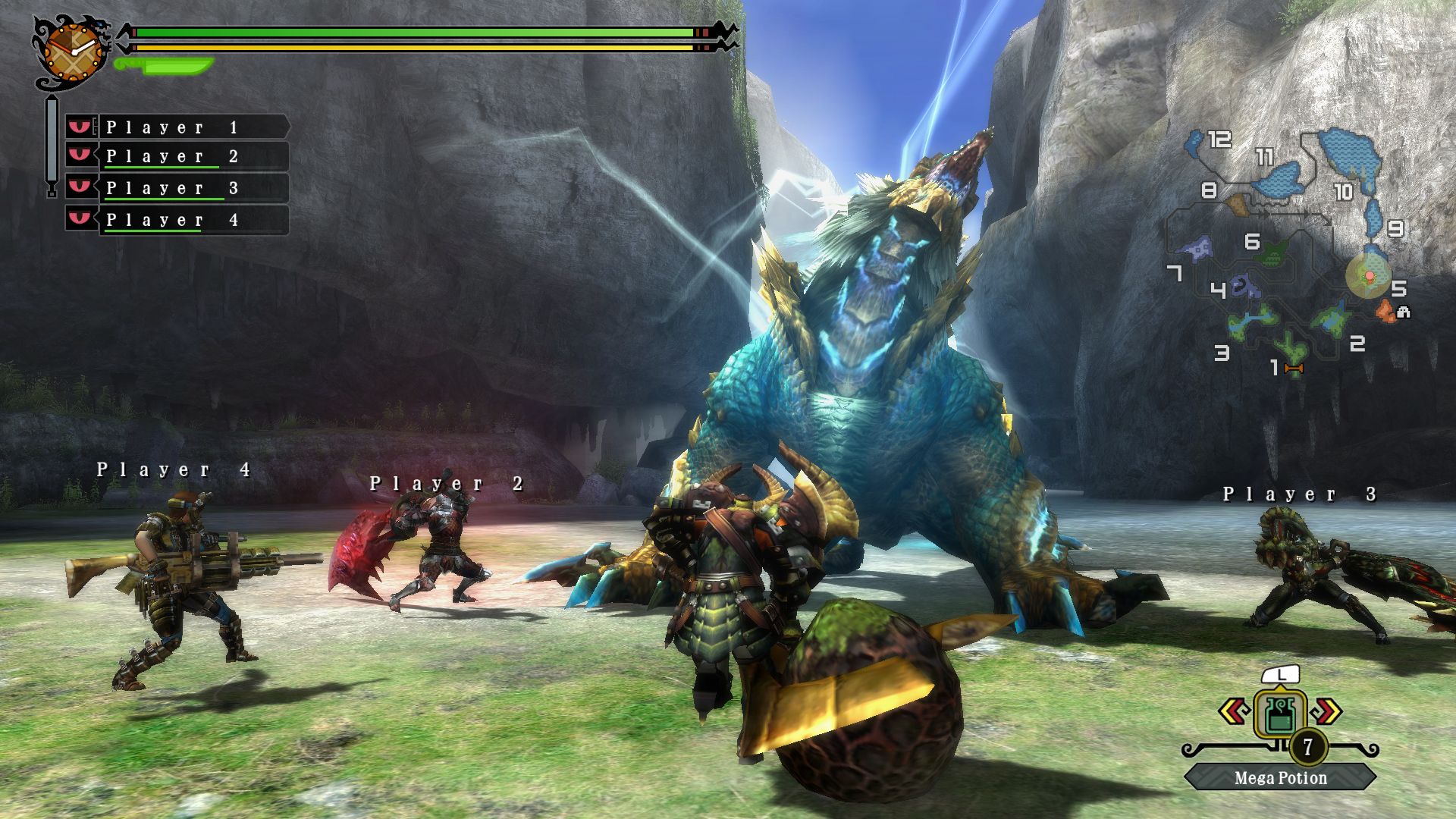Click the Mega Potion item icon
Image resolution: width=1456 pixels, height=819 pixels.
click(1280, 714)
